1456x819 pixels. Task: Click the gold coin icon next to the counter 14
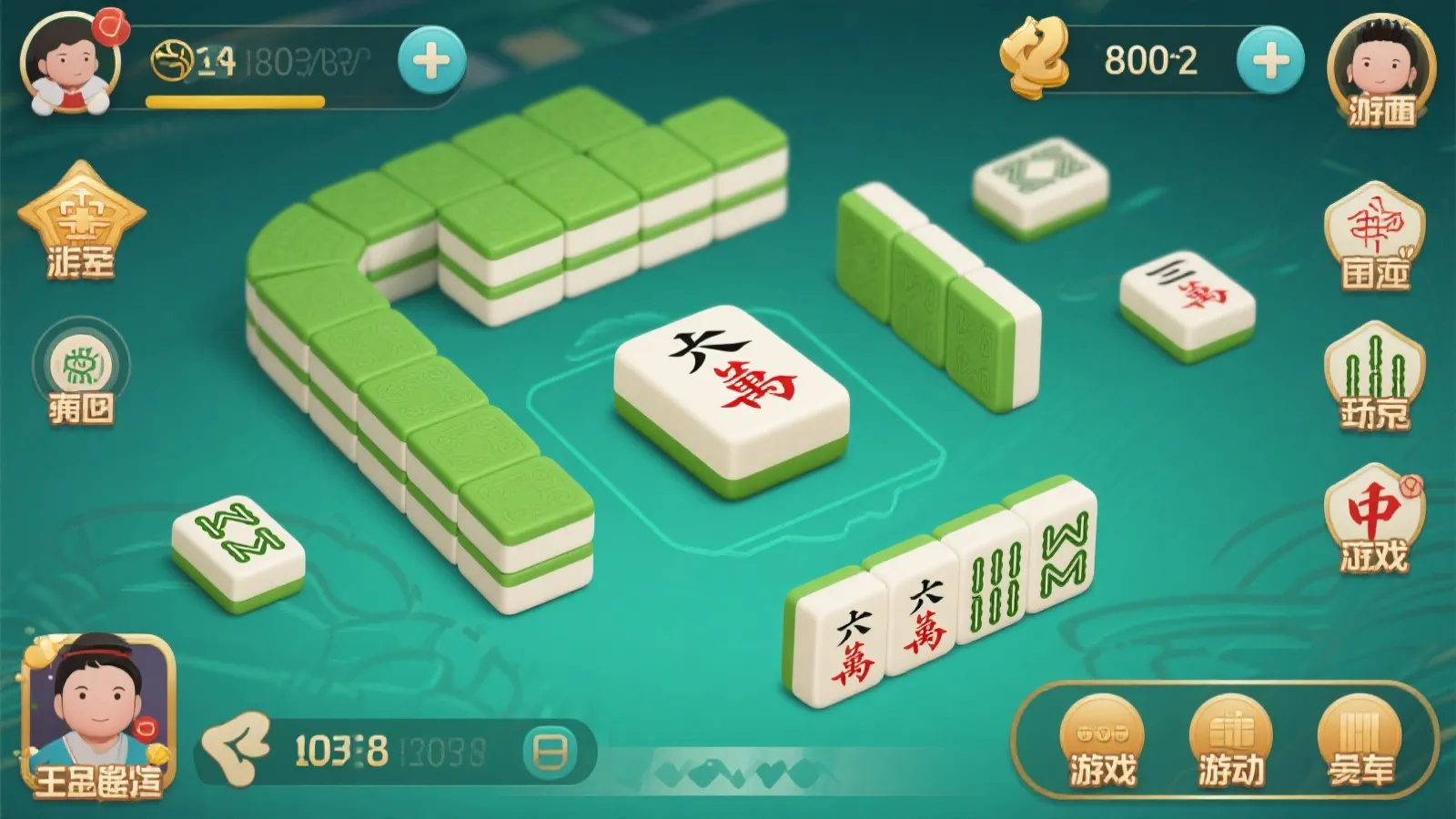pyautogui.click(x=173, y=56)
